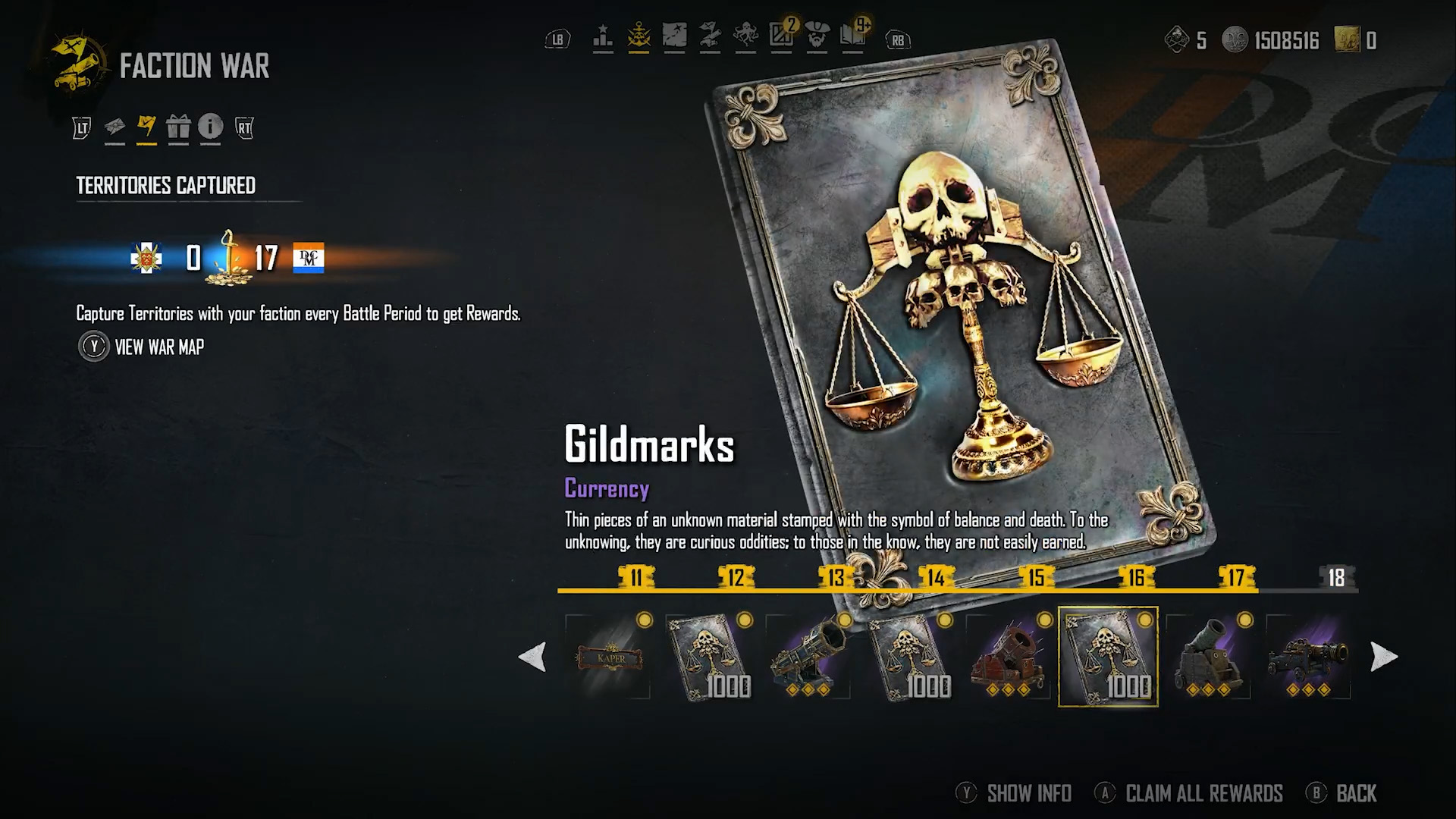Select the yellow checkmark flag sub-tab
Screen dimensions: 1456x819
146,127
